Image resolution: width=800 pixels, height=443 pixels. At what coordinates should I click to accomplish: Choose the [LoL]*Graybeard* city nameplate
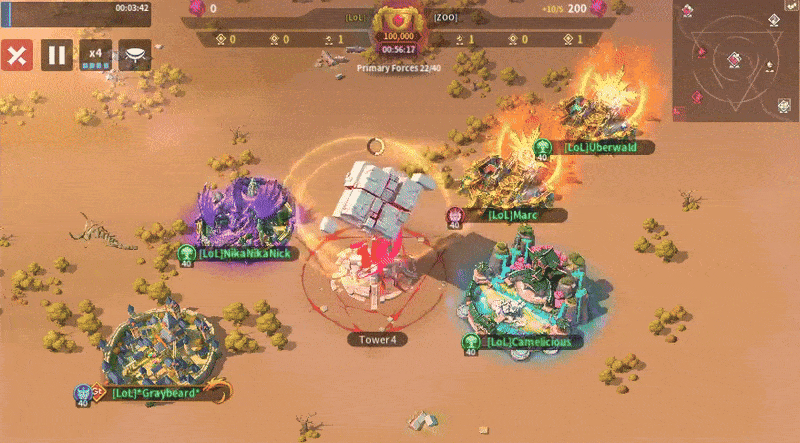click(155, 394)
